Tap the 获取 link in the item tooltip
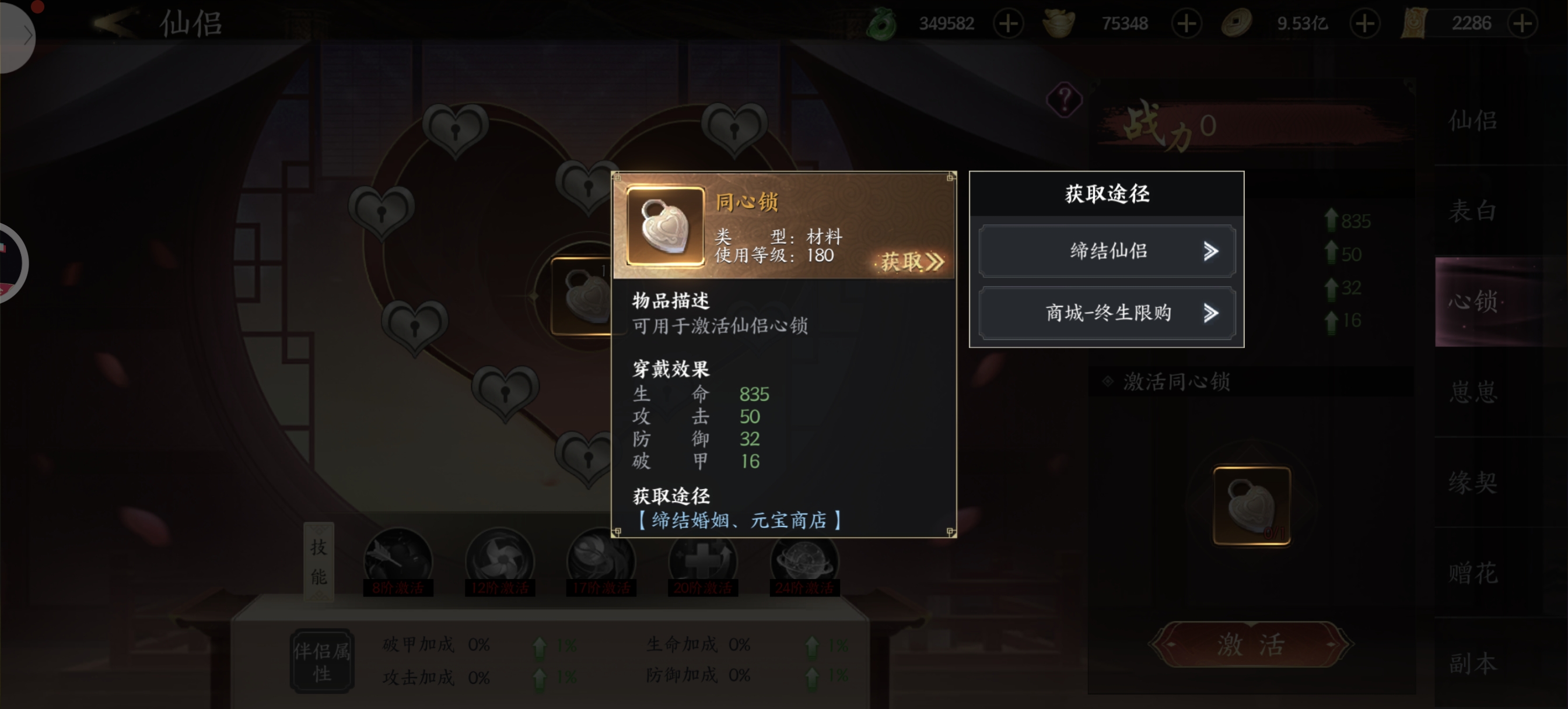Viewport: 1568px width, 709px height. pos(911,262)
